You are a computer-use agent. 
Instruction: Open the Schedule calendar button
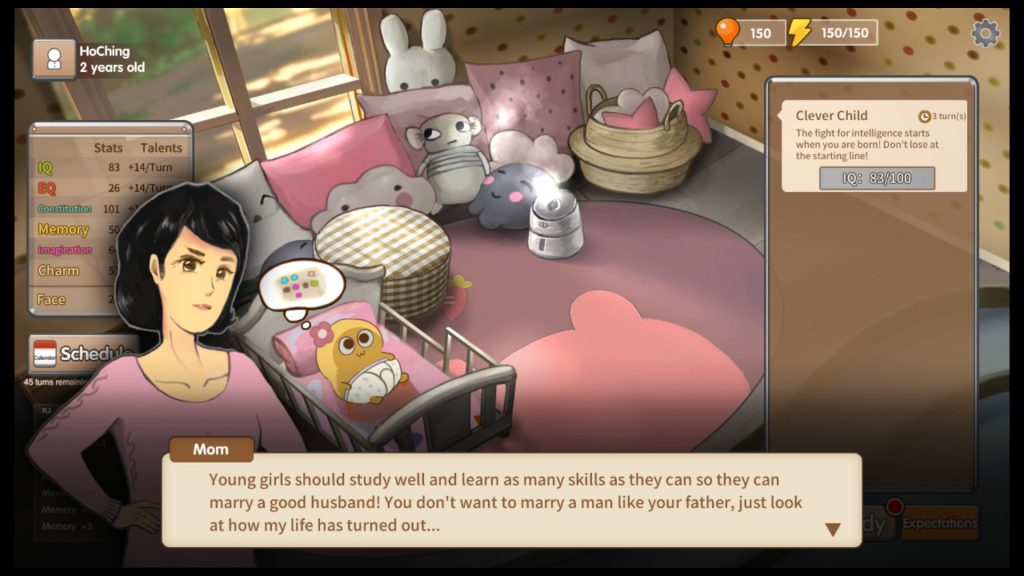pyautogui.click(x=82, y=354)
